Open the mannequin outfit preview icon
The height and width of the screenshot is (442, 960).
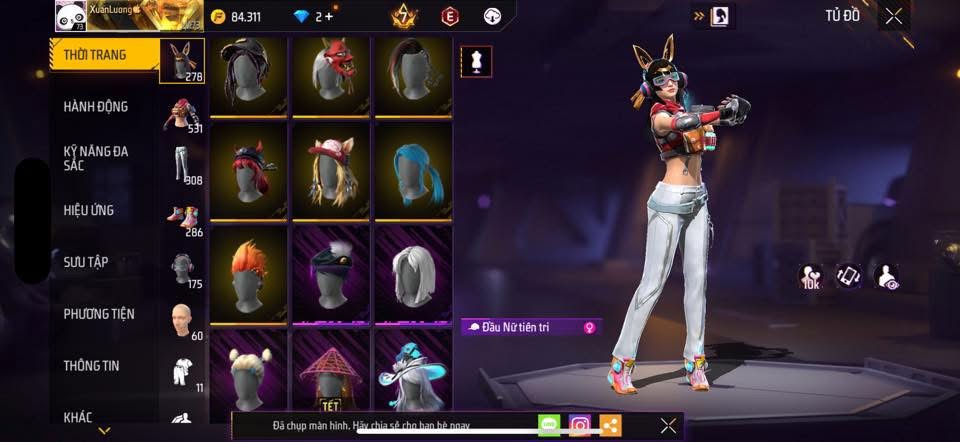(474, 62)
